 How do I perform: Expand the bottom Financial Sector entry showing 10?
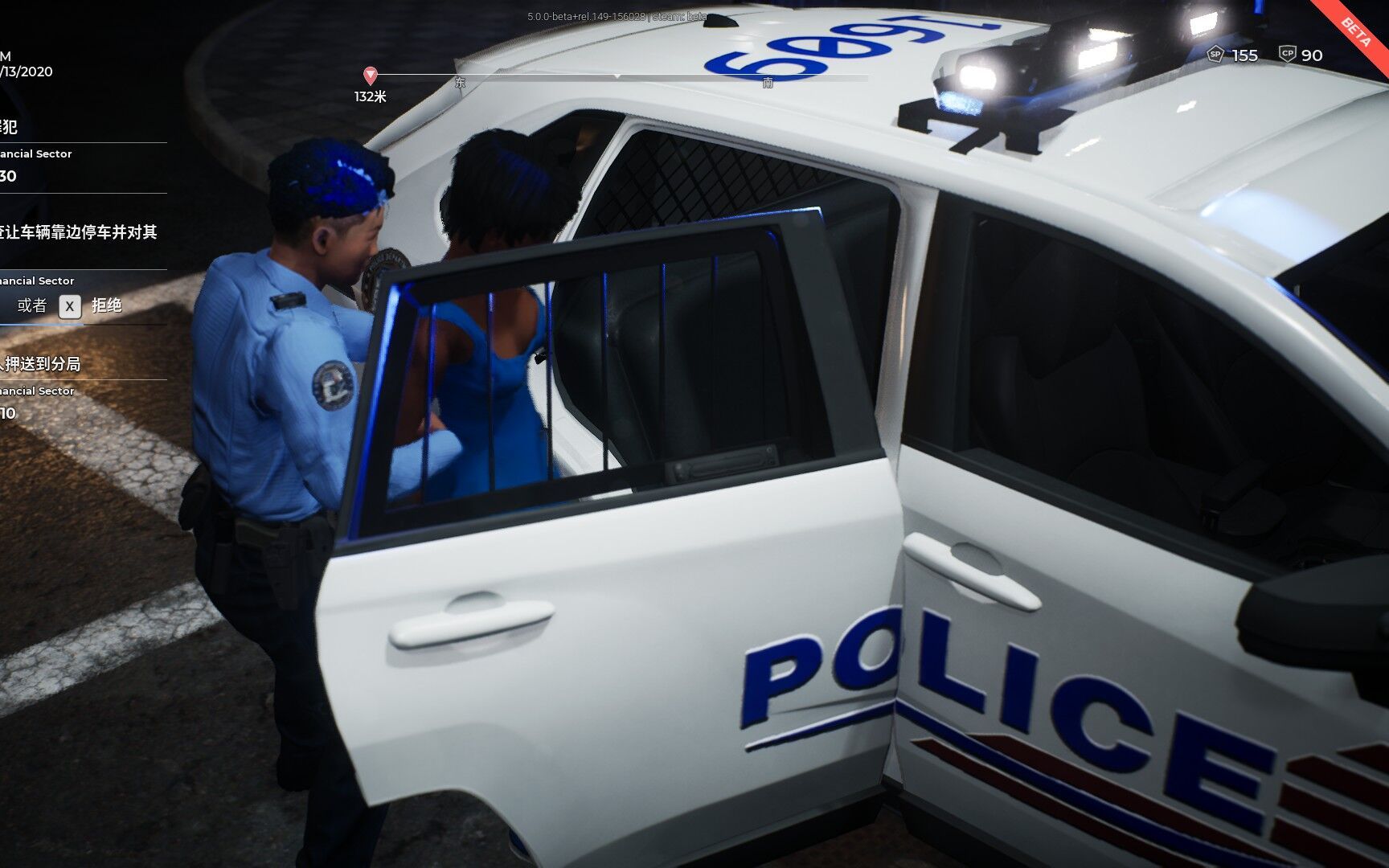coord(38,391)
